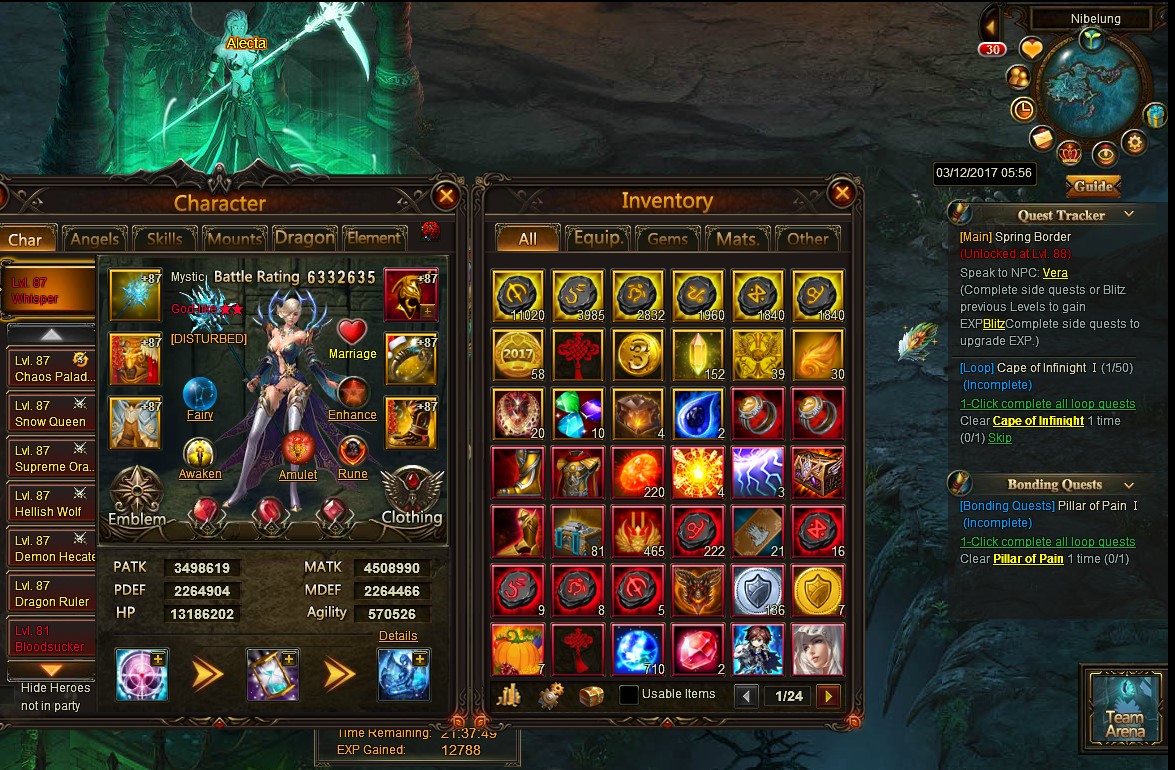Close the Inventory window
Screen dimensions: 1175x770
pyautogui.click(x=842, y=193)
